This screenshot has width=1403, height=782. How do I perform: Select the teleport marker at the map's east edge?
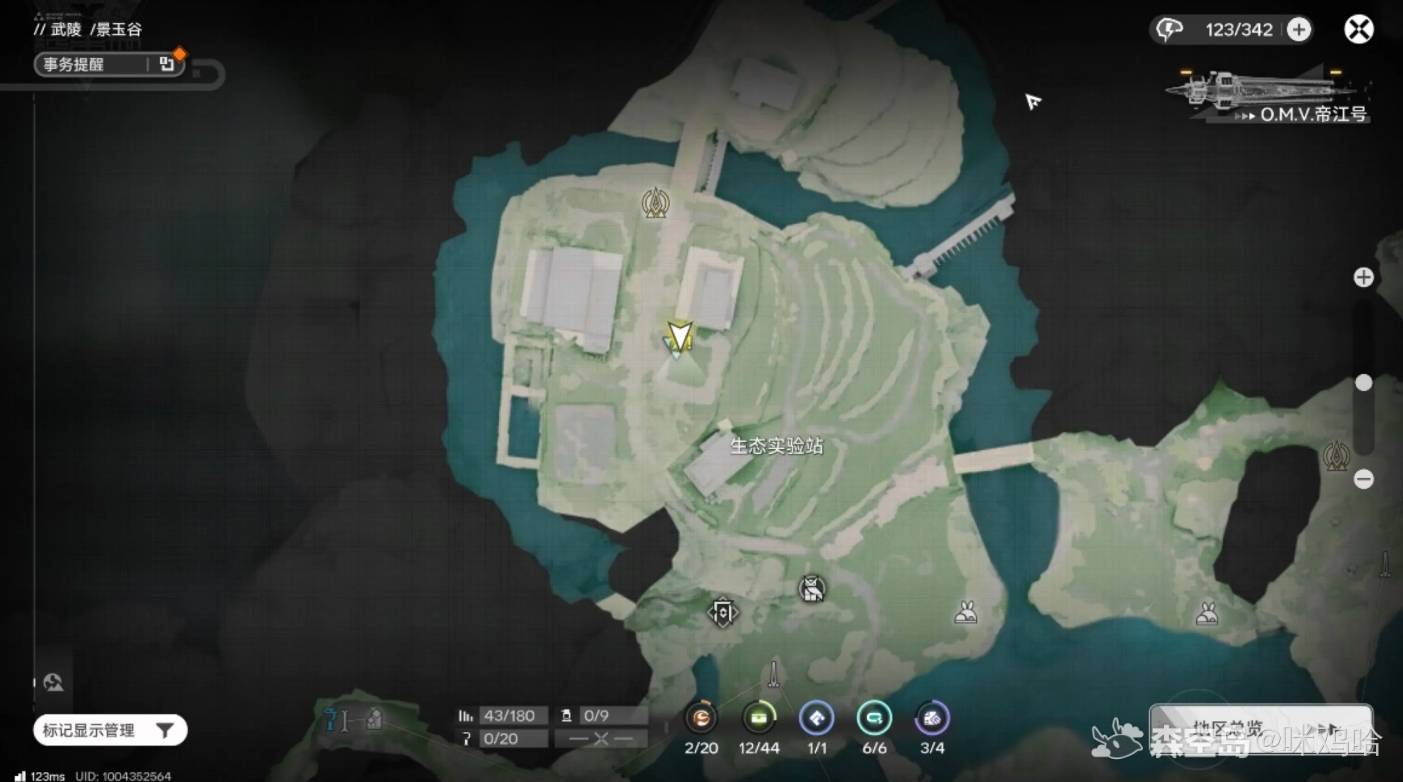pyautogui.click(x=1336, y=457)
